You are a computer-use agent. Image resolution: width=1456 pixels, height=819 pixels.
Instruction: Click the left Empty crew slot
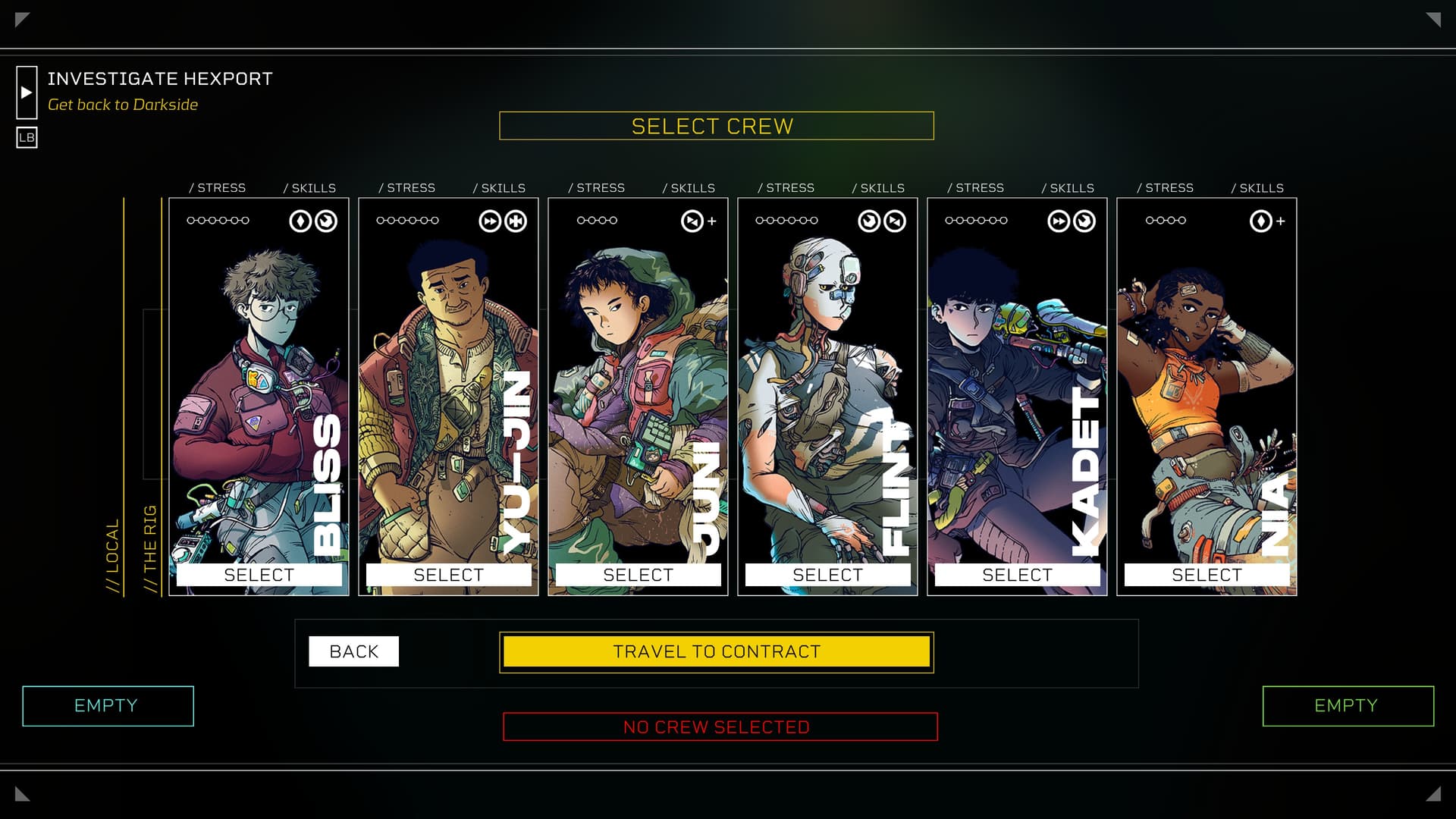[x=108, y=706]
